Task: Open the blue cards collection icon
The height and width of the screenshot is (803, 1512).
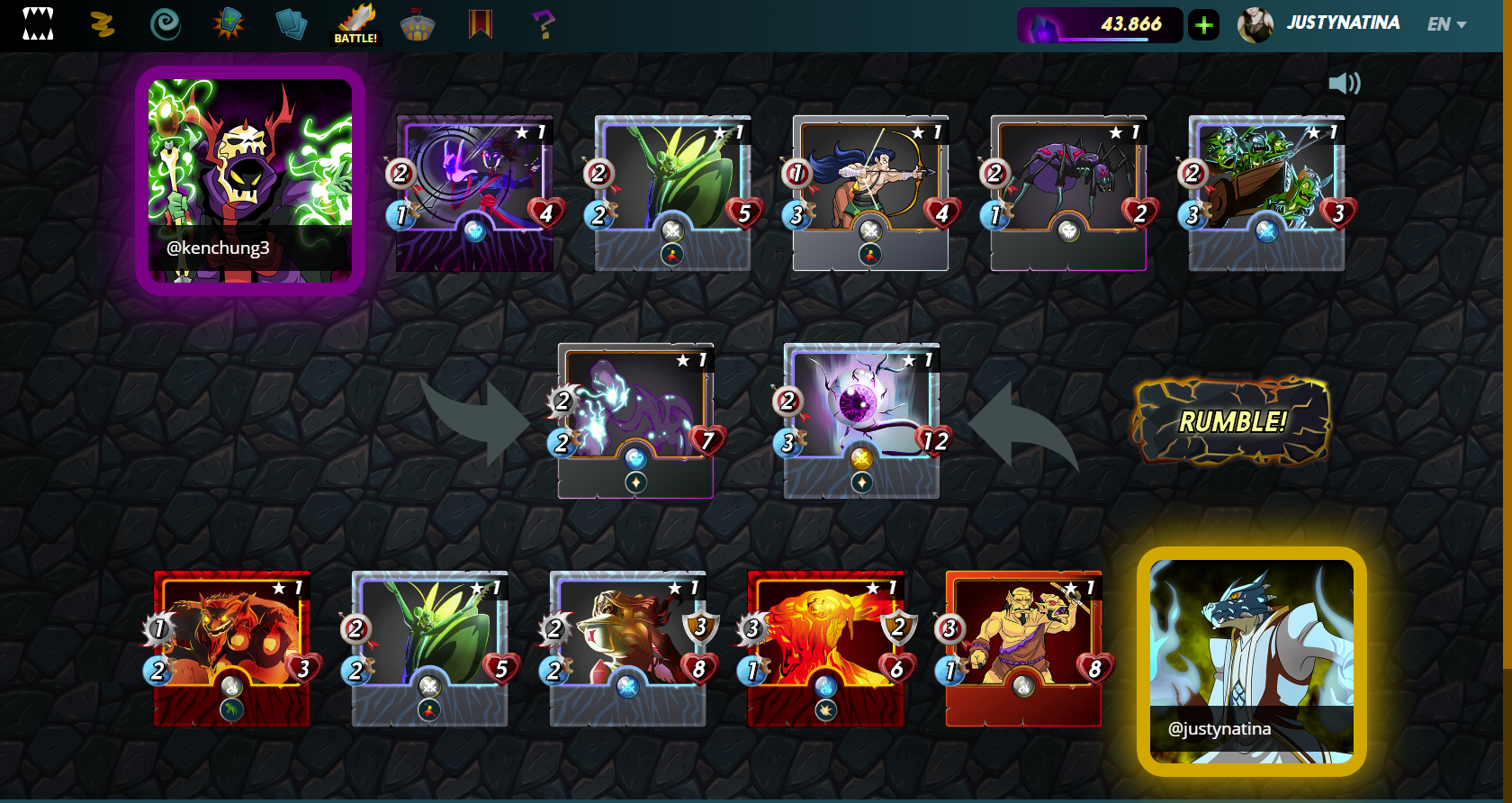Action: tap(291, 24)
